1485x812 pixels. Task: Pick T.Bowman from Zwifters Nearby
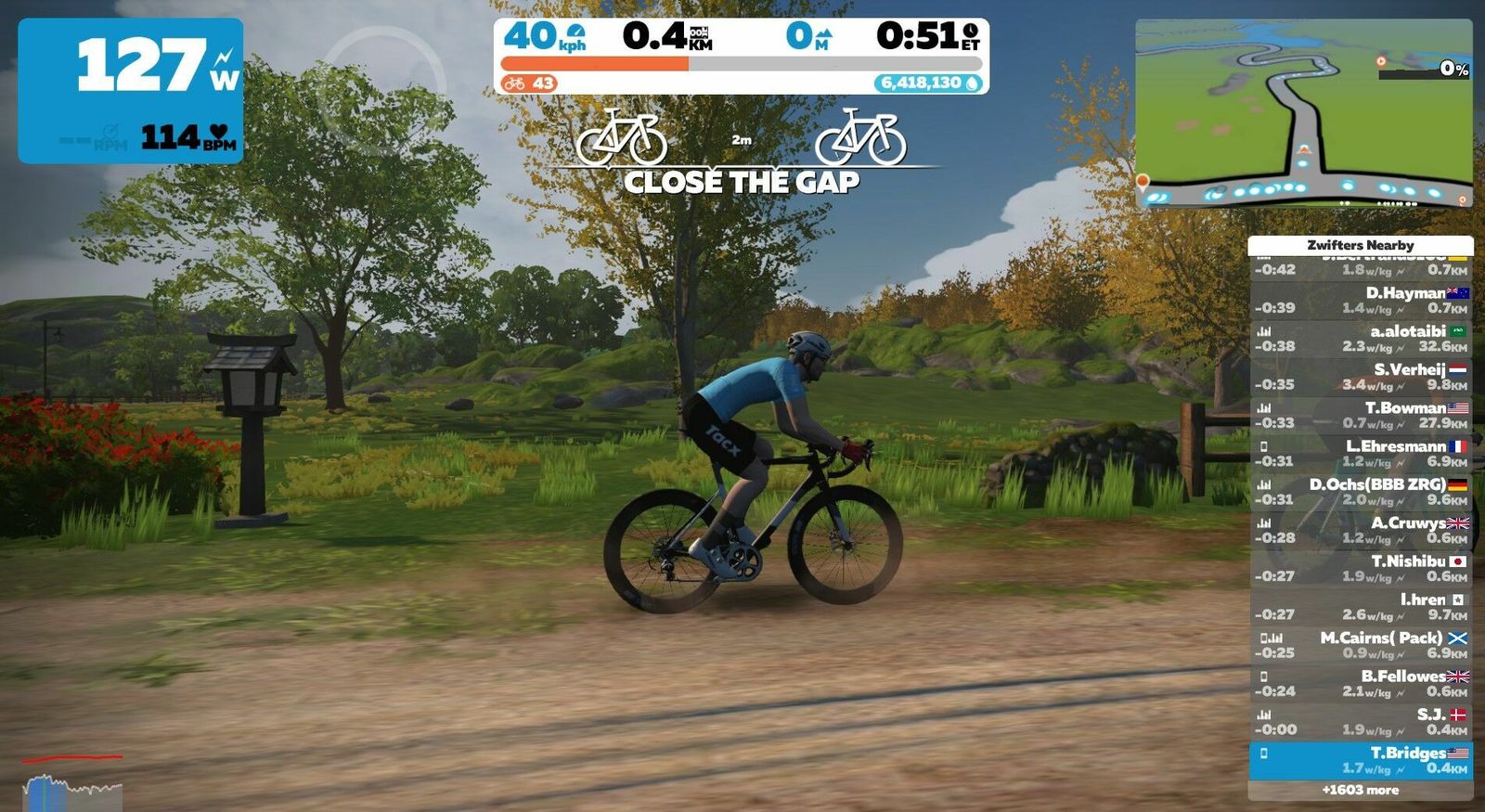[x=1360, y=415]
